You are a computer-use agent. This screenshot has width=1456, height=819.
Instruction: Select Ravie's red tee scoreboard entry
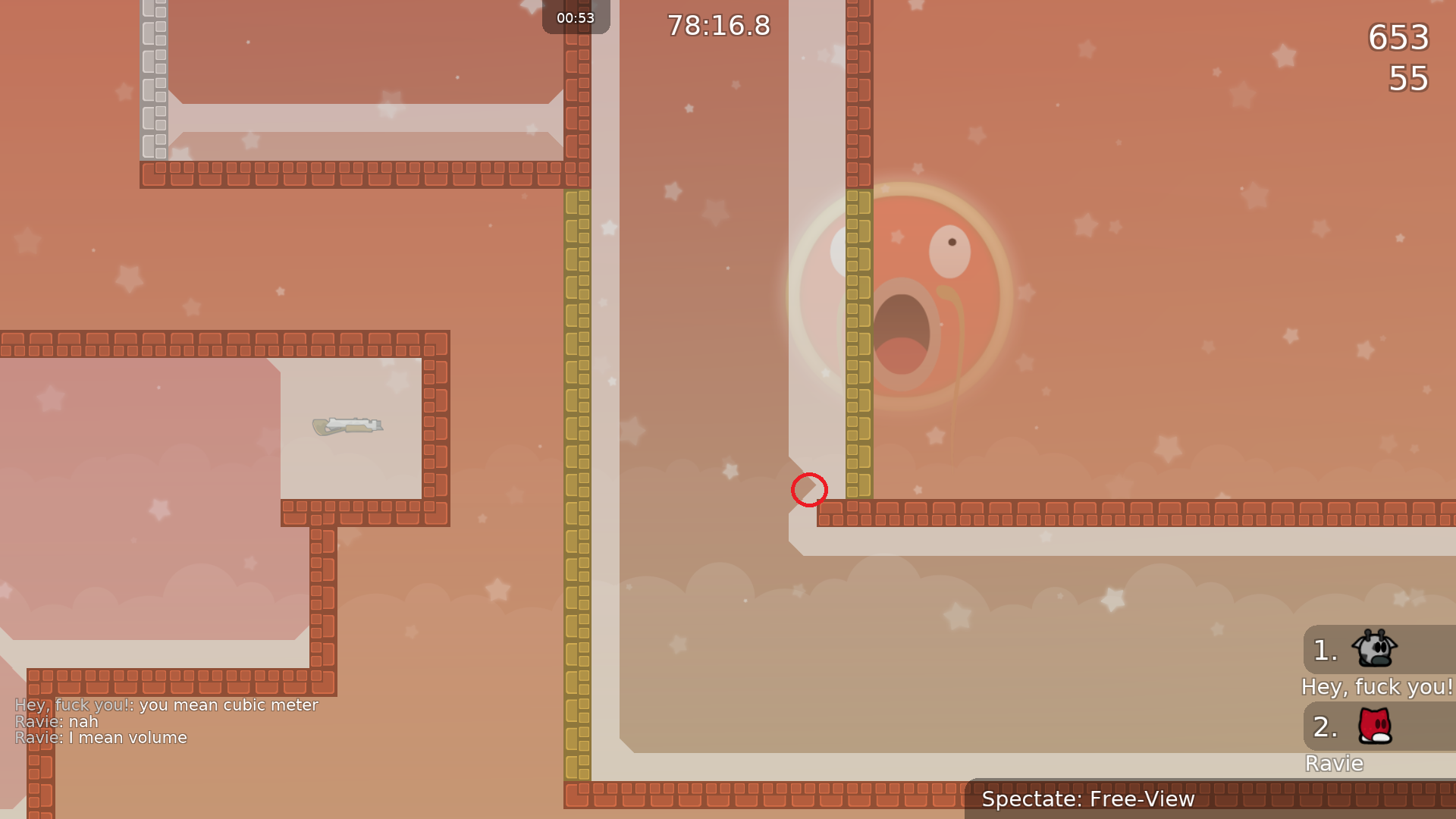1374,726
